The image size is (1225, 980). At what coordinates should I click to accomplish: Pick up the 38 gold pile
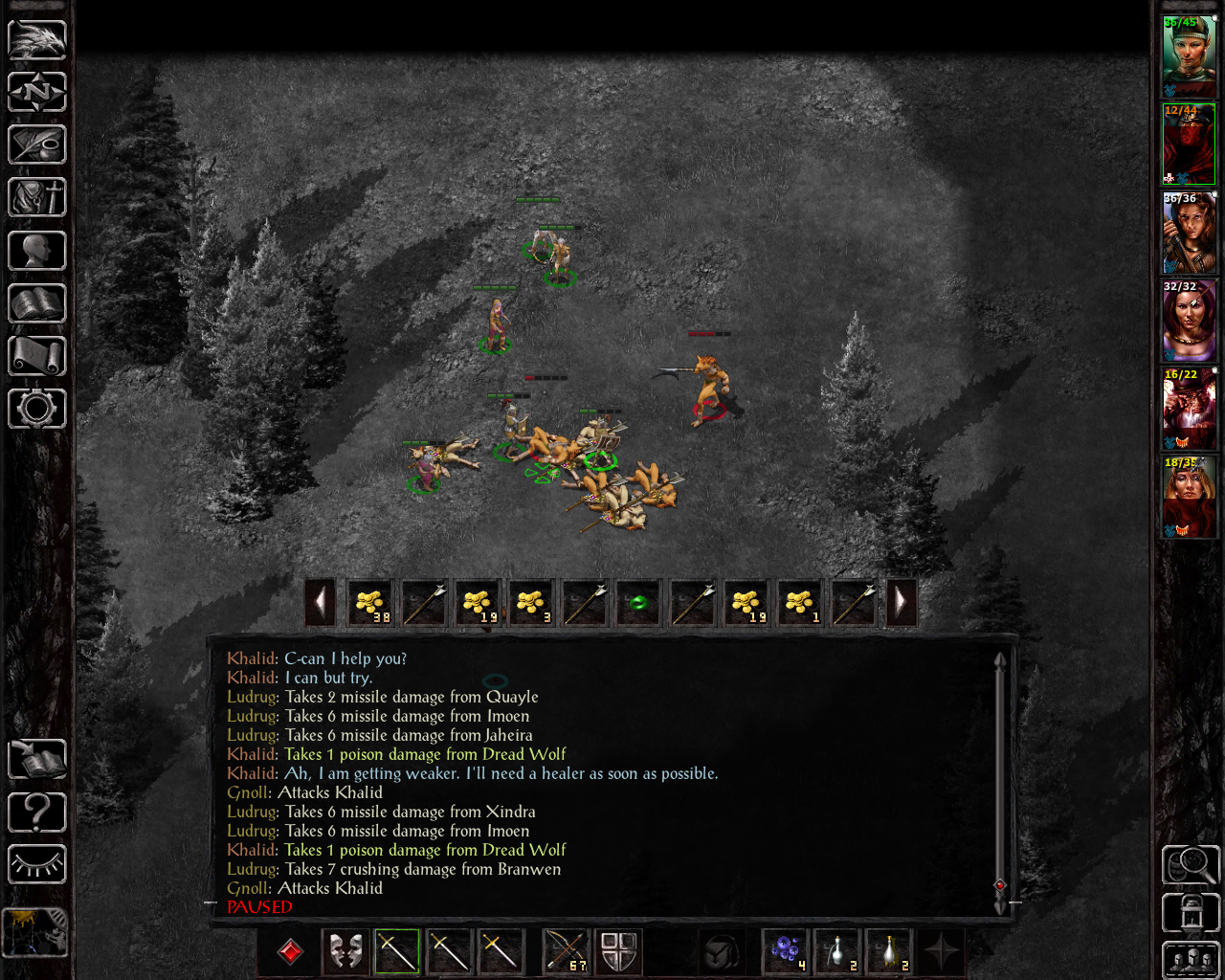[370, 603]
